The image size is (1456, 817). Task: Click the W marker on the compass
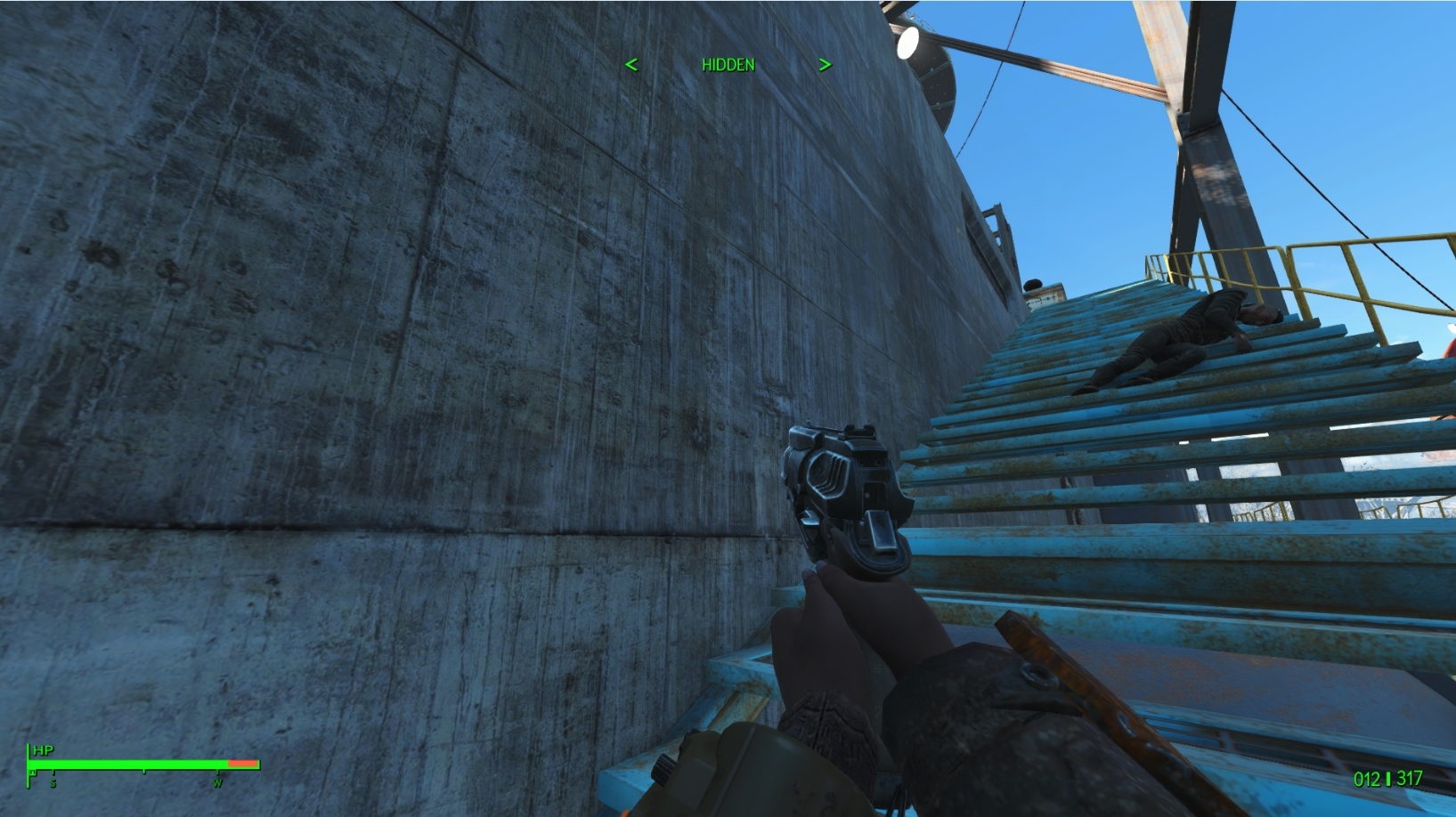[218, 782]
